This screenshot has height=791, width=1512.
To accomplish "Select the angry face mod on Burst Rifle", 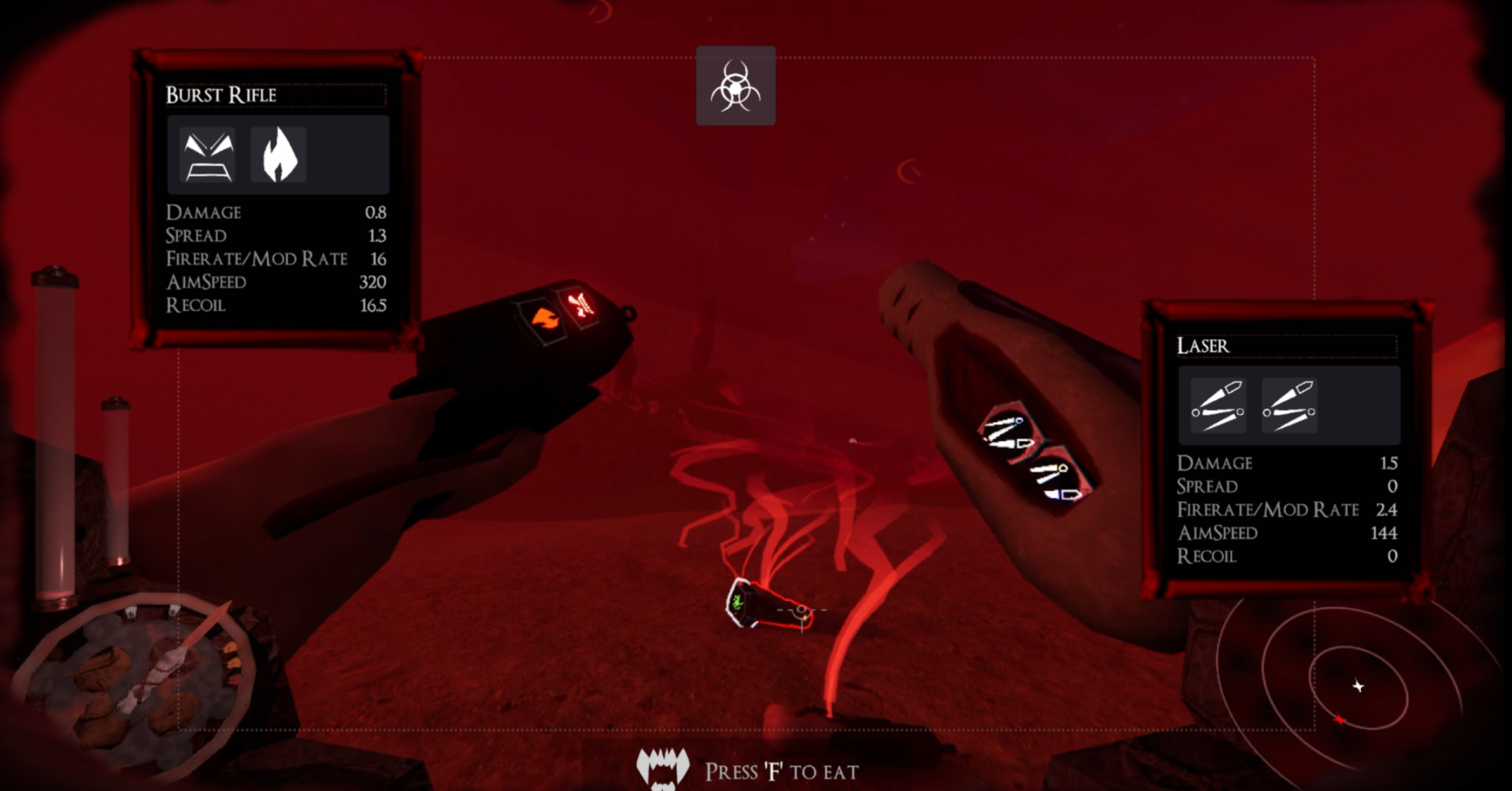I will click(x=208, y=155).
